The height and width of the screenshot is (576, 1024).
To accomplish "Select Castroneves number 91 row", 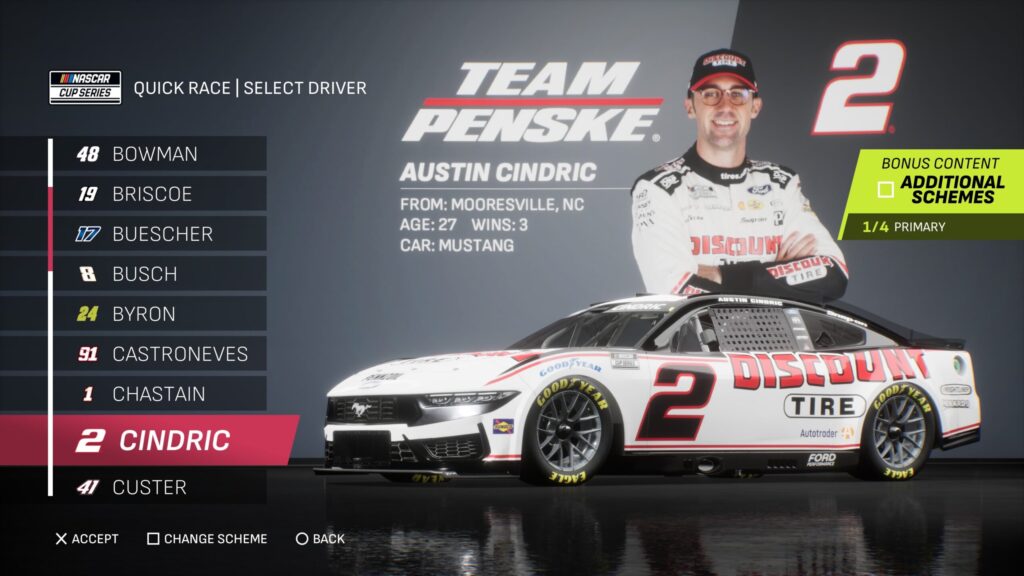I will point(158,354).
